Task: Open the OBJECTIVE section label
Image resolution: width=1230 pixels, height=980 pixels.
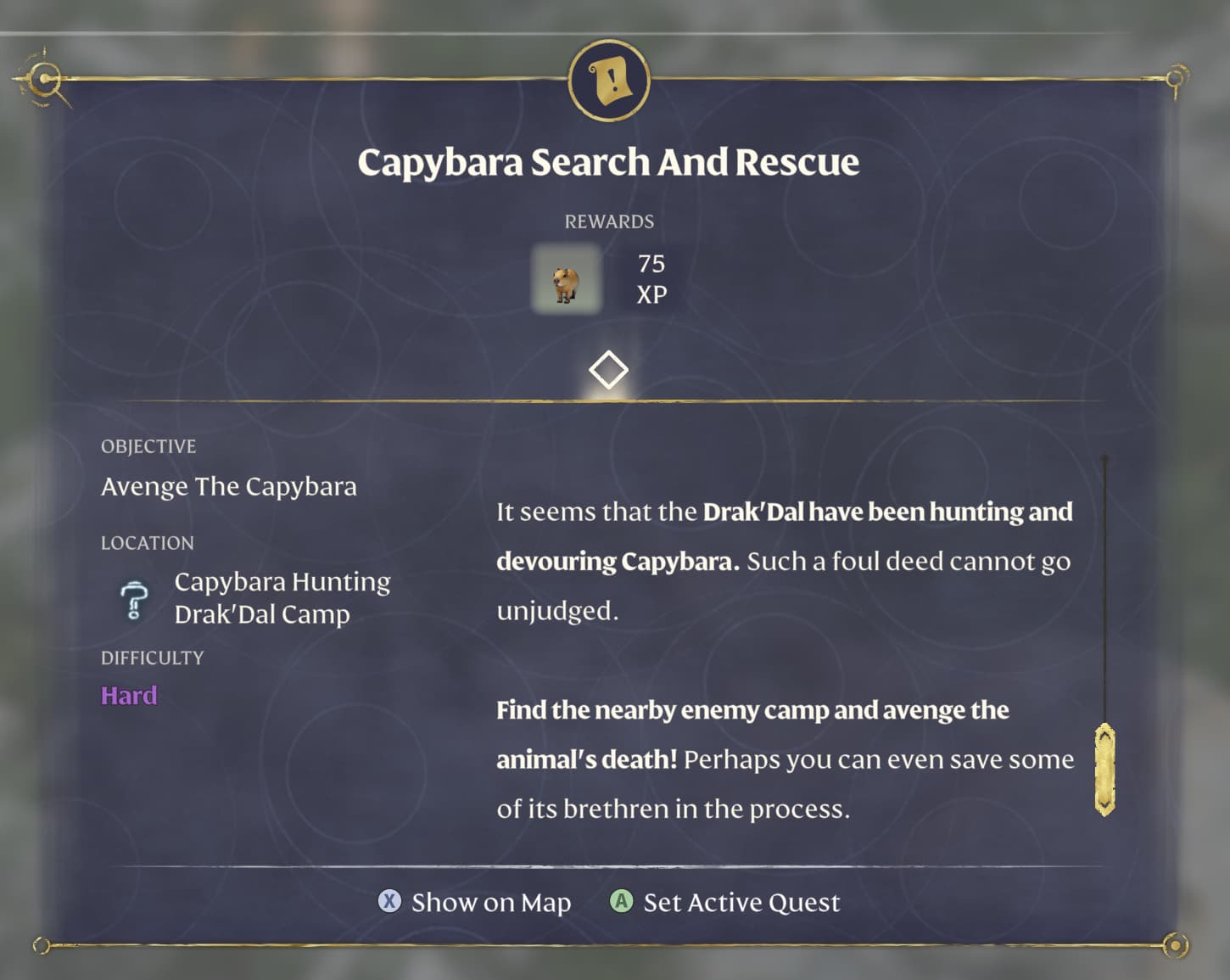Action: coord(148,446)
